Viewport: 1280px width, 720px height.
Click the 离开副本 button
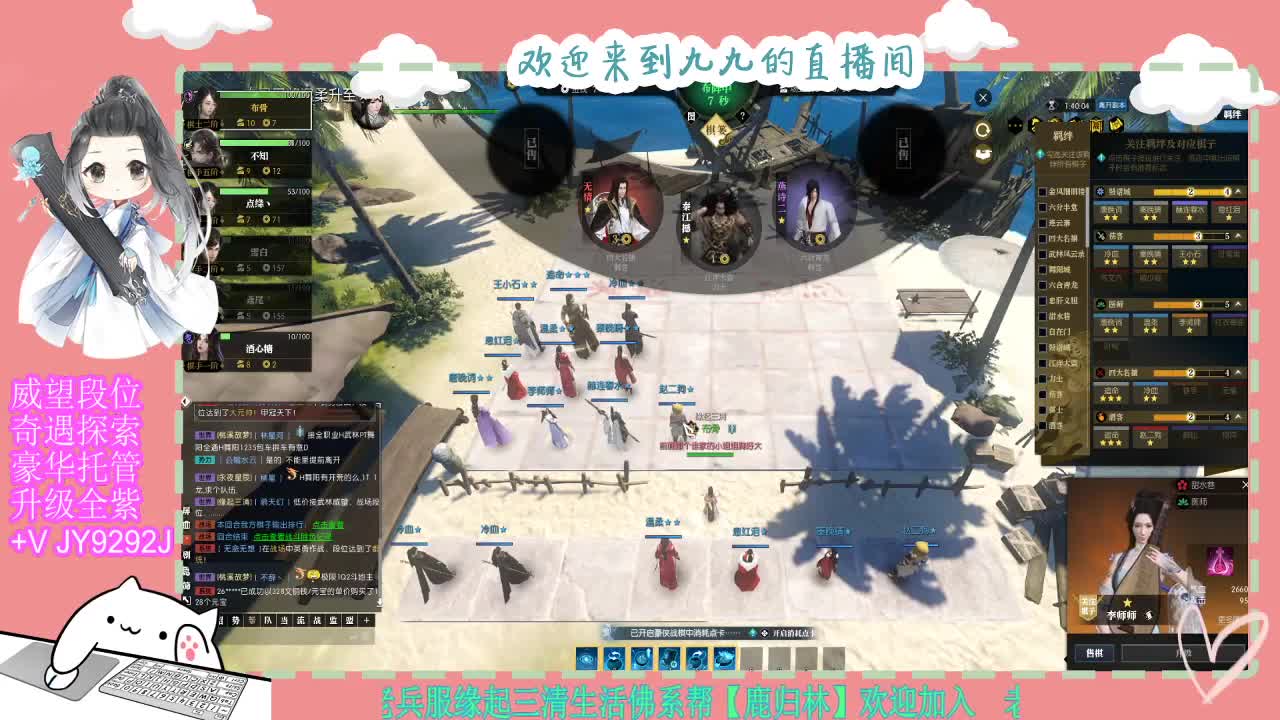[x=1112, y=105]
